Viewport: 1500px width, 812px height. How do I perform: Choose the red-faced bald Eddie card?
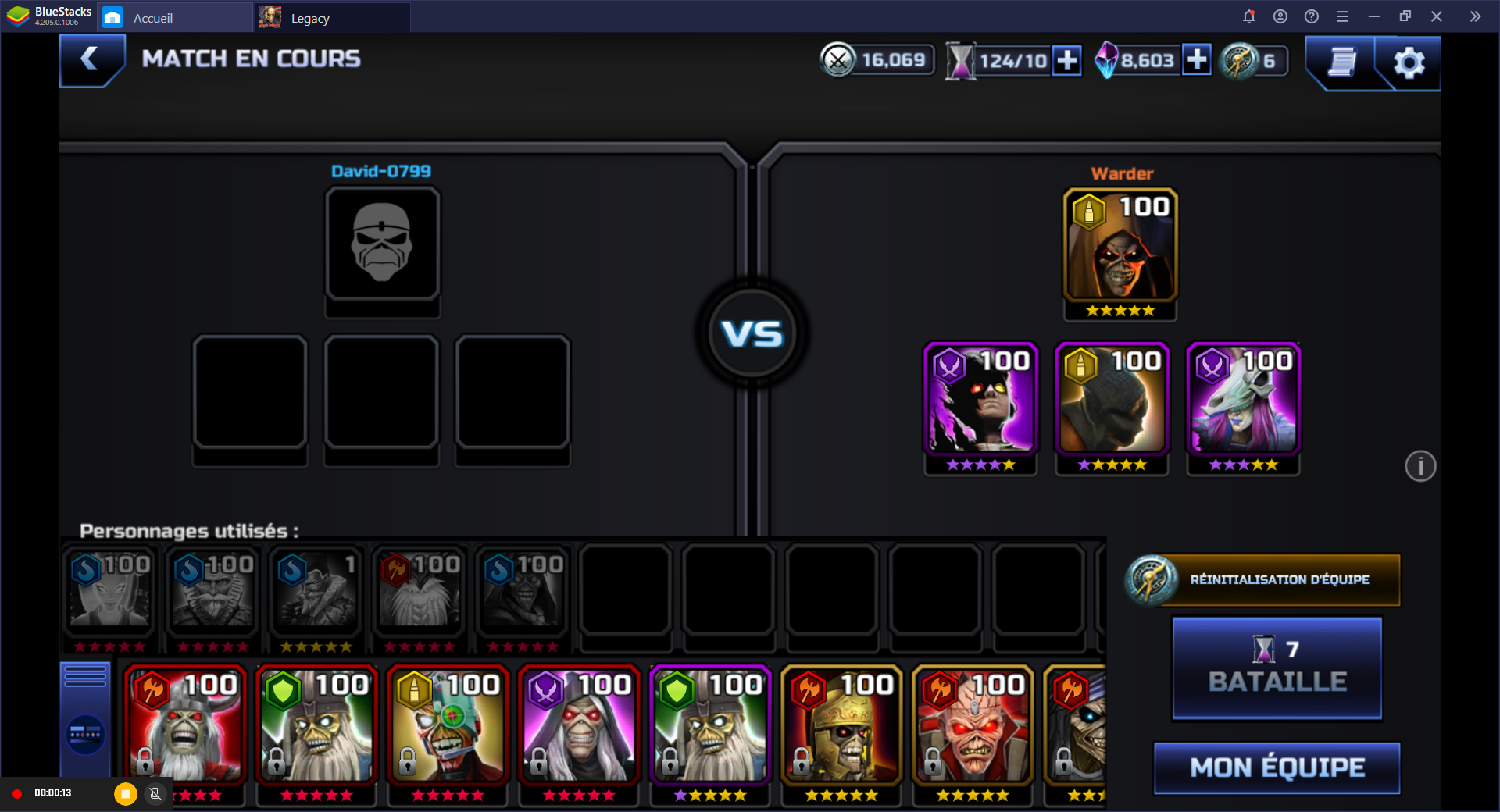(x=973, y=726)
